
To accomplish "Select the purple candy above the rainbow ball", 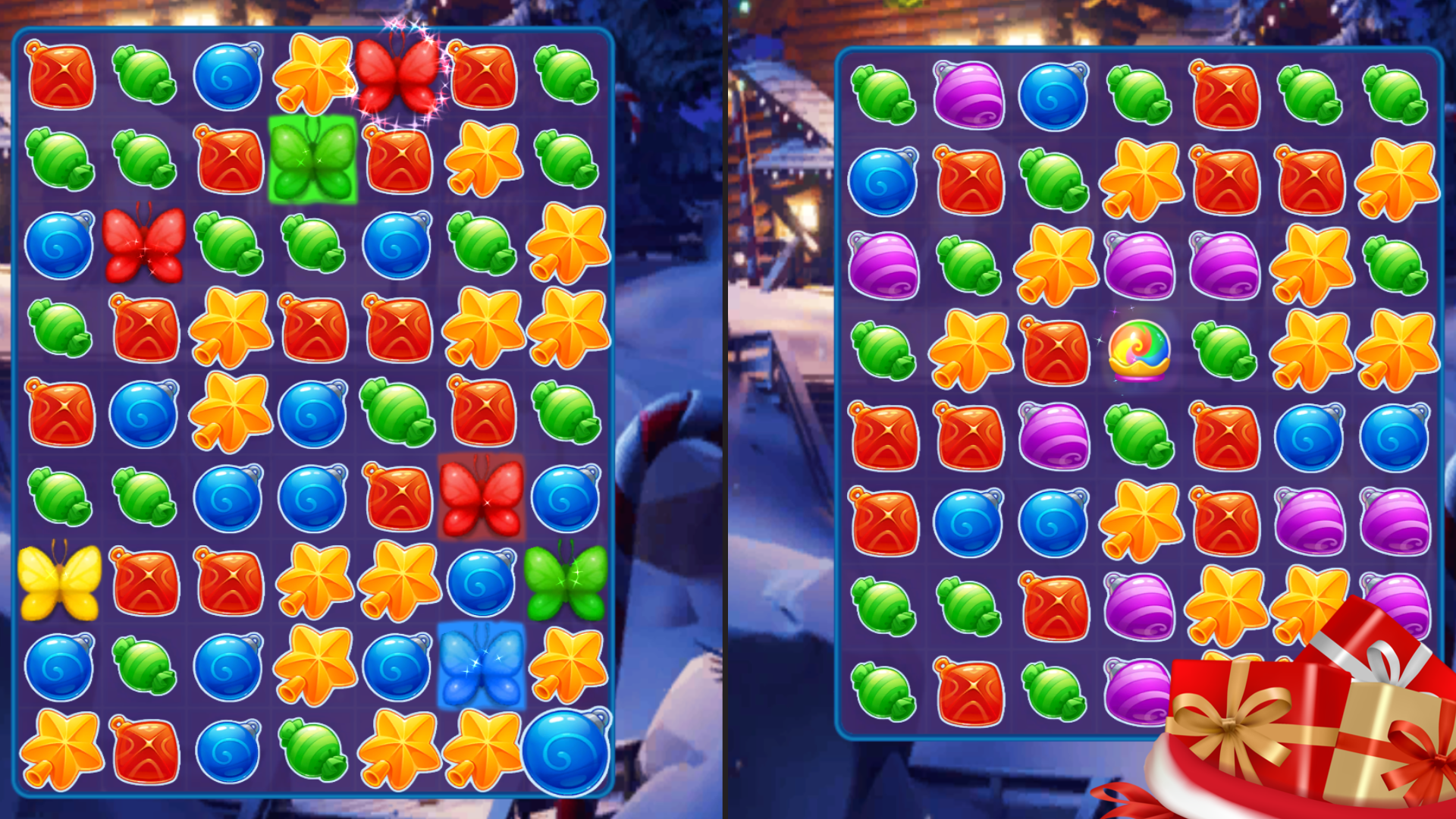I will click(1137, 265).
